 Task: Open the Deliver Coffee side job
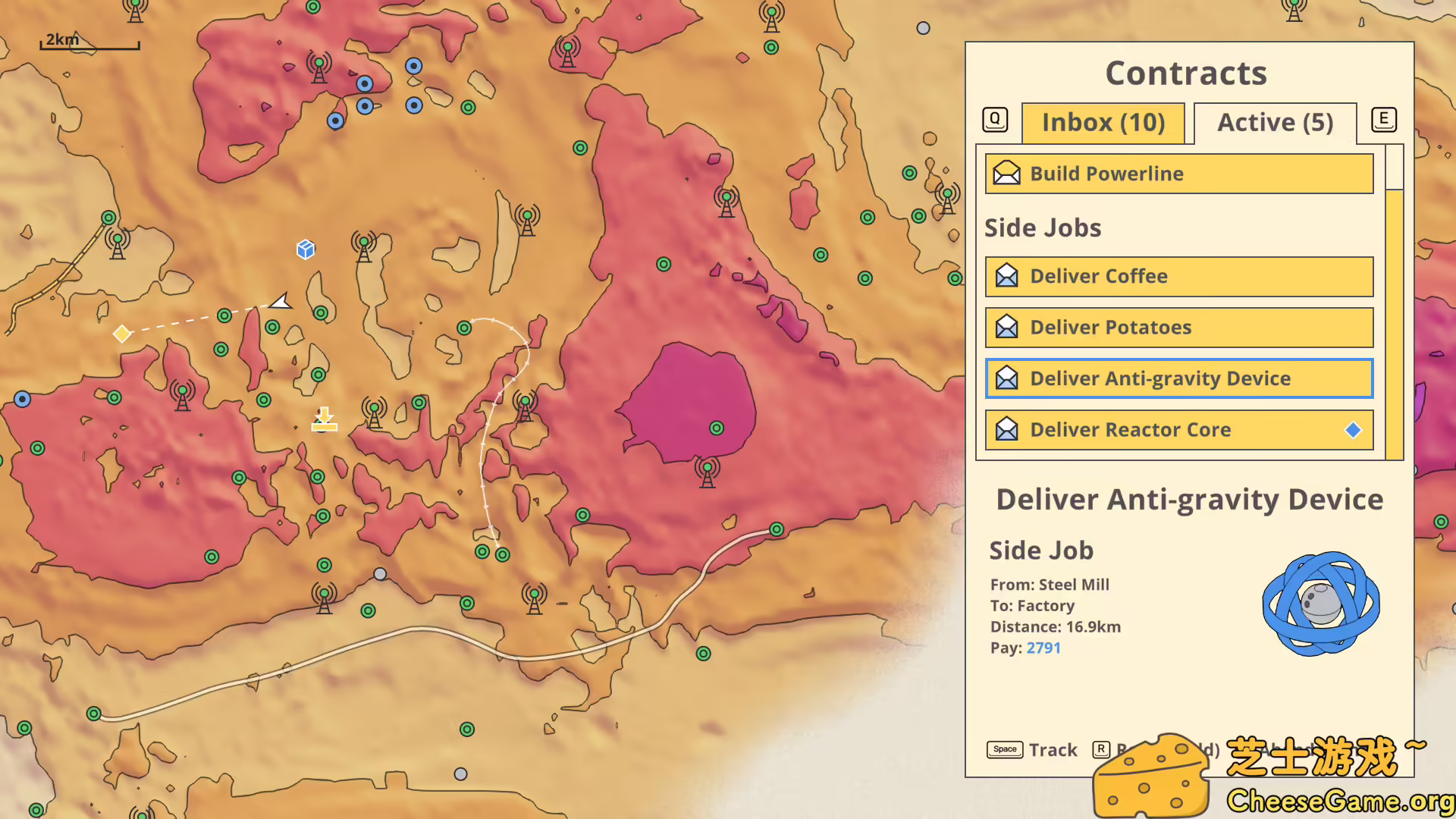click(x=1178, y=277)
